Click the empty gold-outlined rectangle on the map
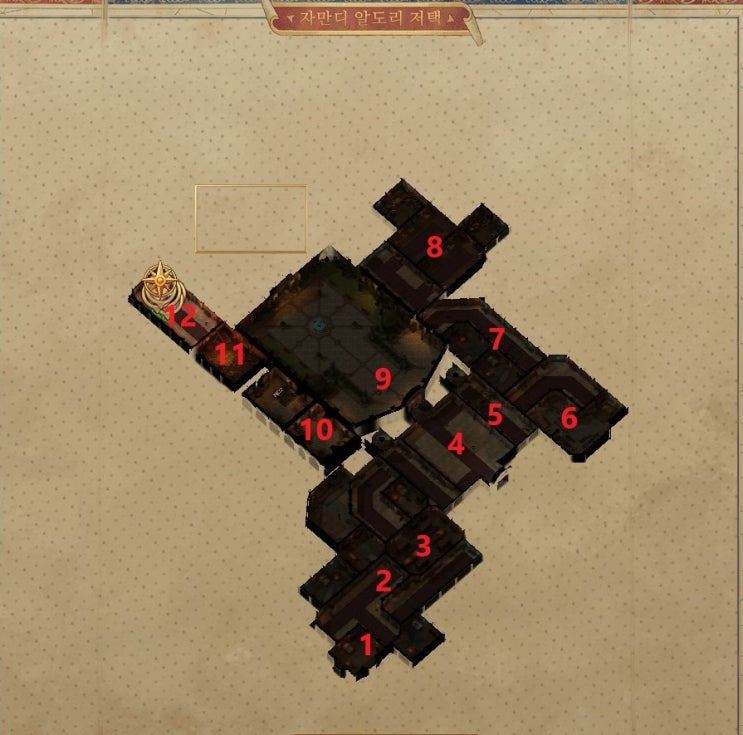This screenshot has width=743, height=735. (250, 218)
